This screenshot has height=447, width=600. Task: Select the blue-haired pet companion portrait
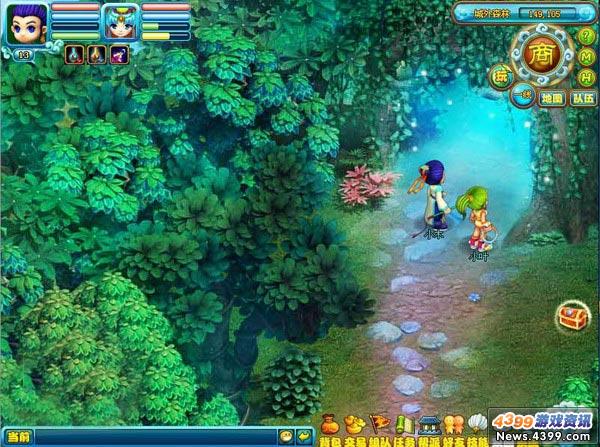pos(119,22)
